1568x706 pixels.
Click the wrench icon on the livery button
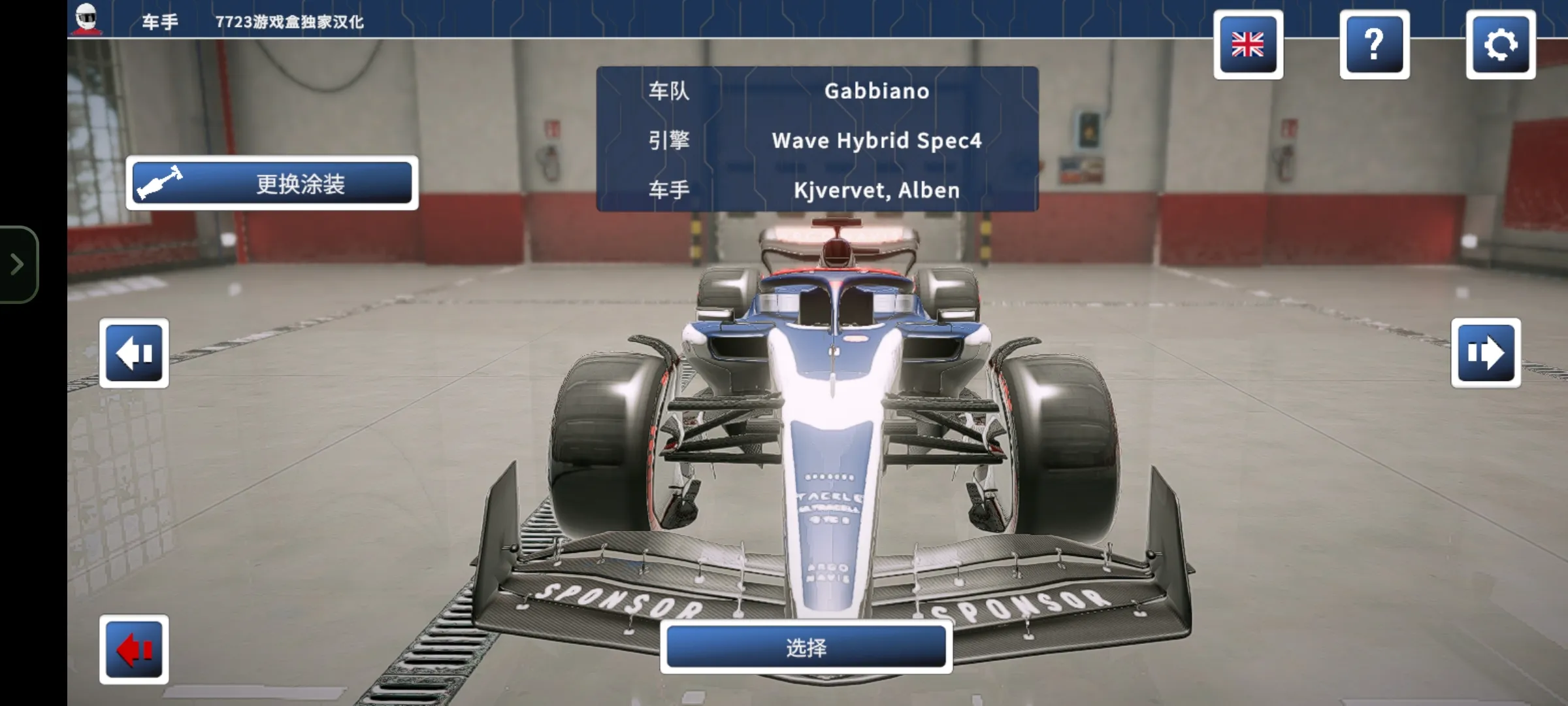pos(159,184)
